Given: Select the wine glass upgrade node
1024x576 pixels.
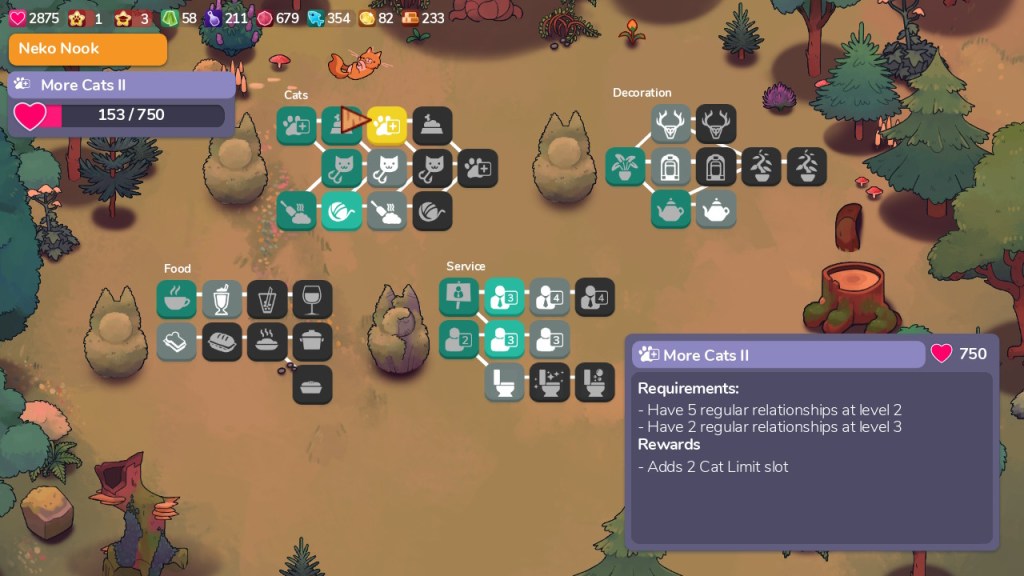Looking at the screenshot, I should tap(312, 299).
